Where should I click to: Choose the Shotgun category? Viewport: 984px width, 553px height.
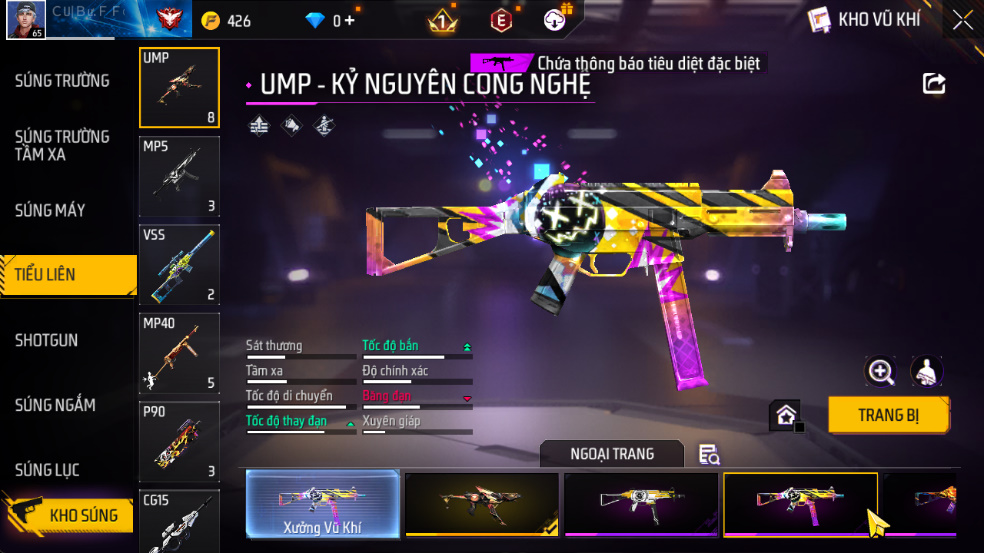tap(46, 340)
